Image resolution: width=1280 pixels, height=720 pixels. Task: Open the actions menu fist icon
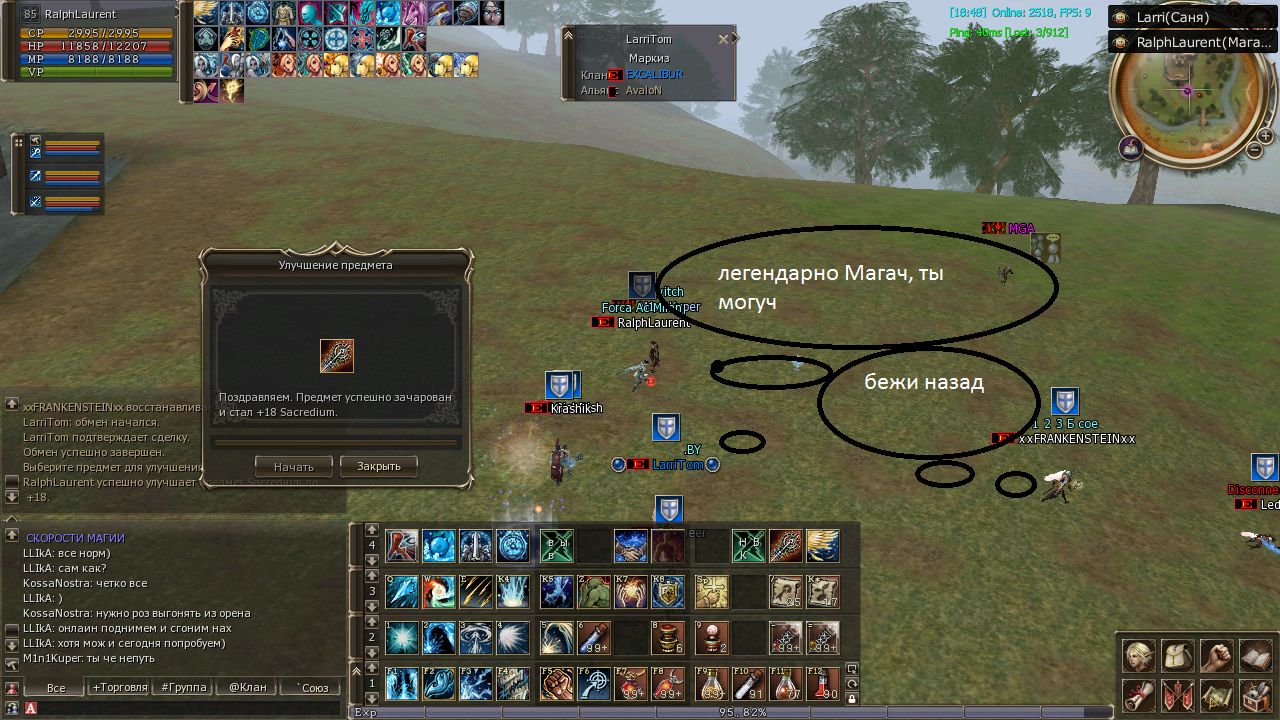coord(1216,656)
